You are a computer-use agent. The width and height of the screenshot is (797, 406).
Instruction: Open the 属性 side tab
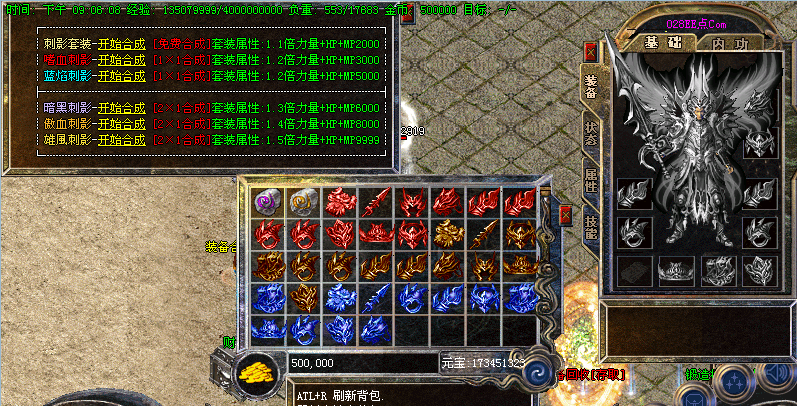[x=591, y=181]
